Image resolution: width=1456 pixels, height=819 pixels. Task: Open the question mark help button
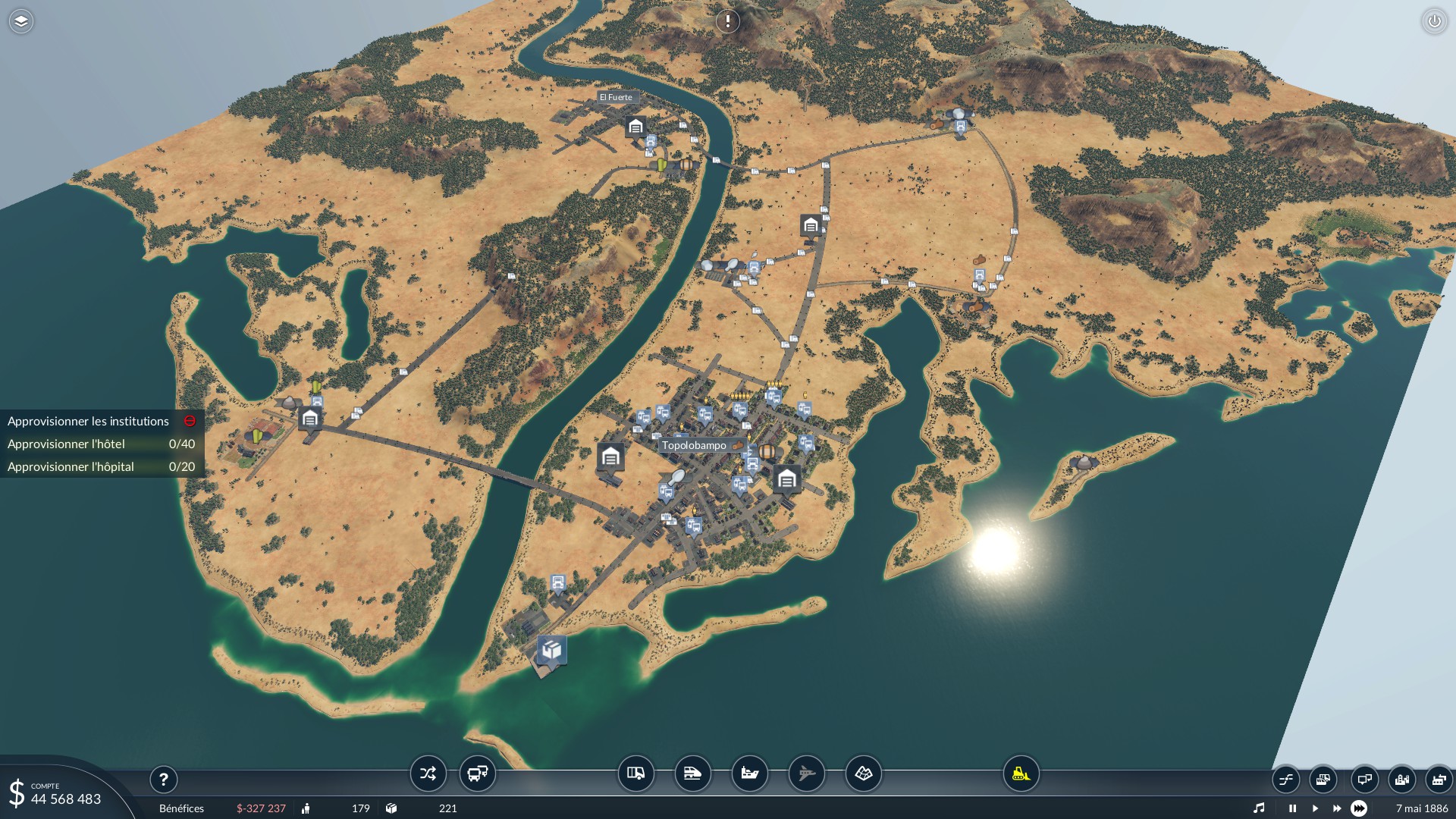point(163,779)
